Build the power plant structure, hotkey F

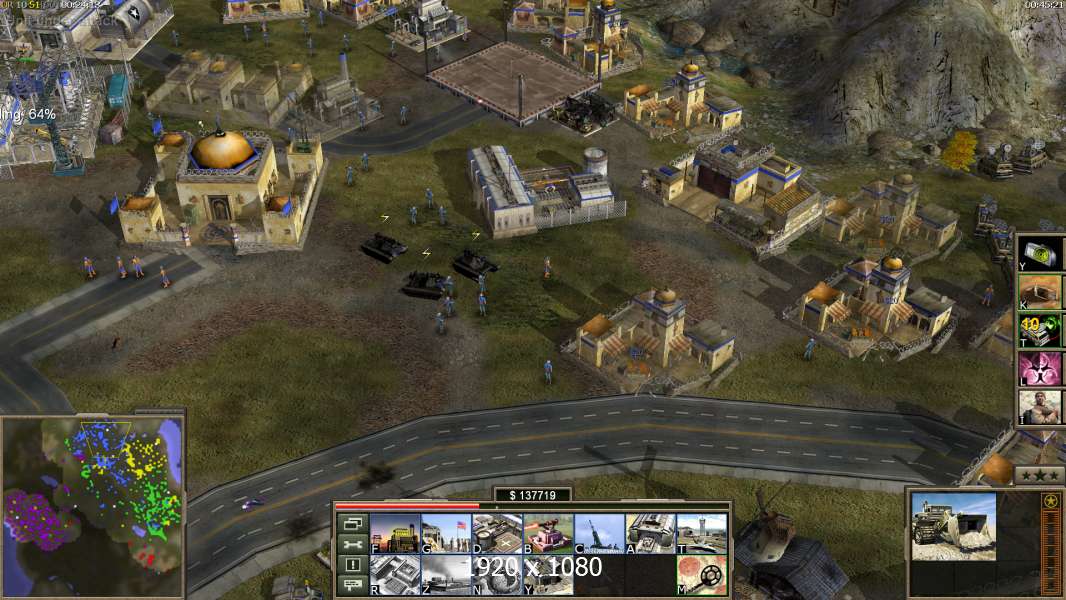pos(395,533)
